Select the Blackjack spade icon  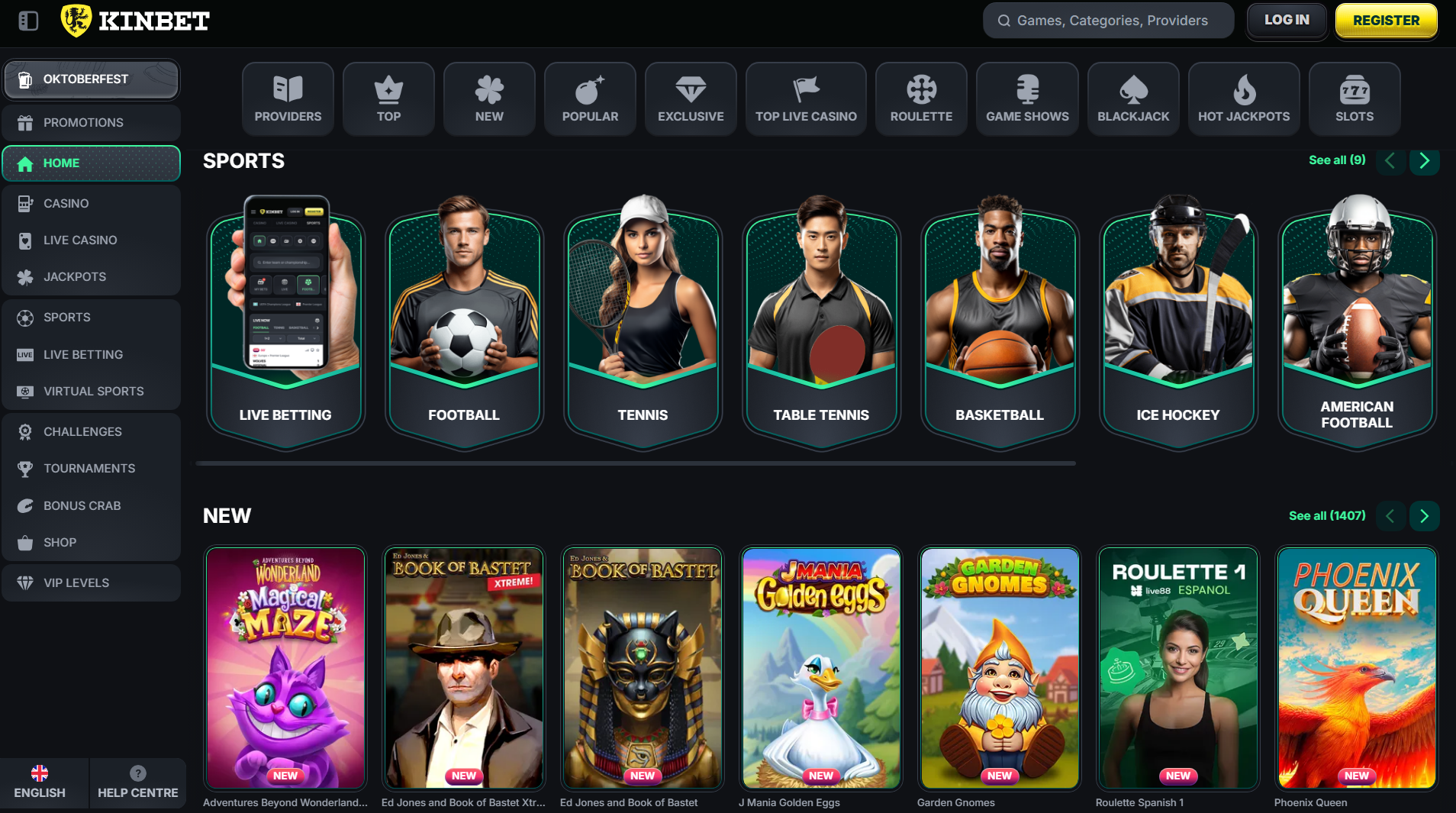(1133, 89)
